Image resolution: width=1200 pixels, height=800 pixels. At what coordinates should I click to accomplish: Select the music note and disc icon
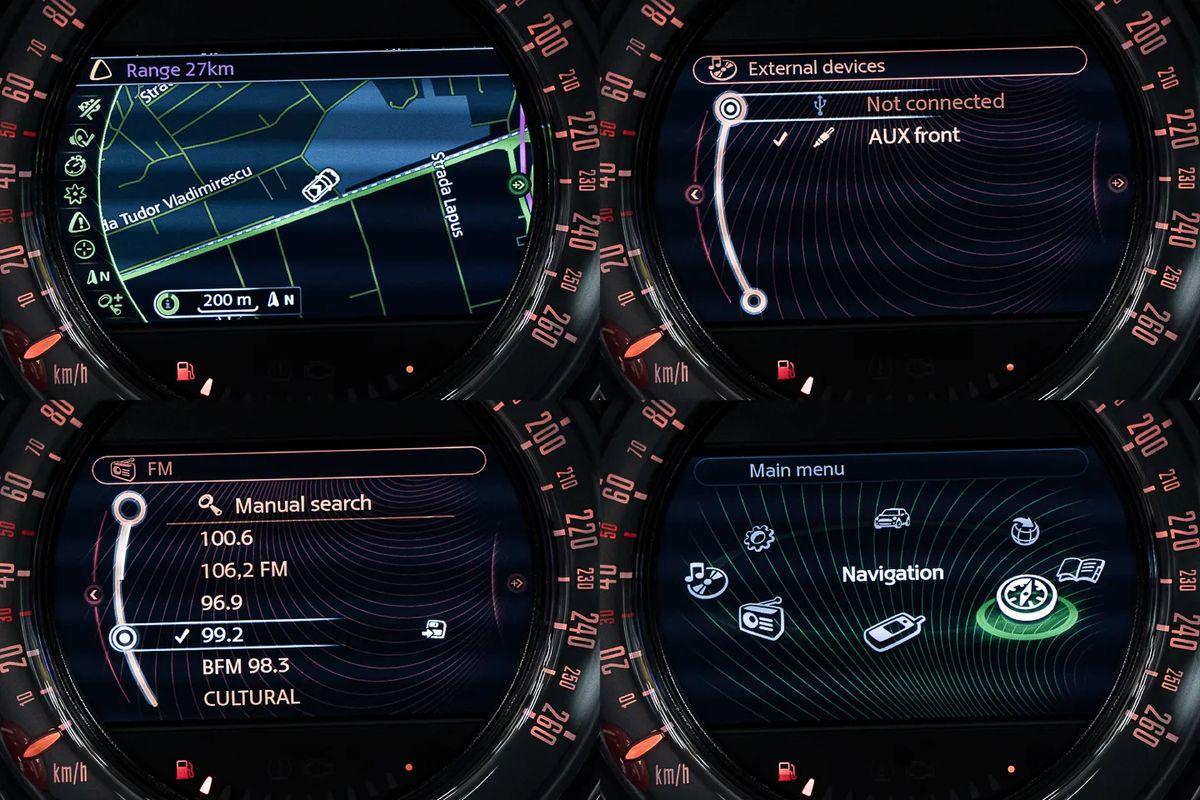pyautogui.click(x=706, y=577)
